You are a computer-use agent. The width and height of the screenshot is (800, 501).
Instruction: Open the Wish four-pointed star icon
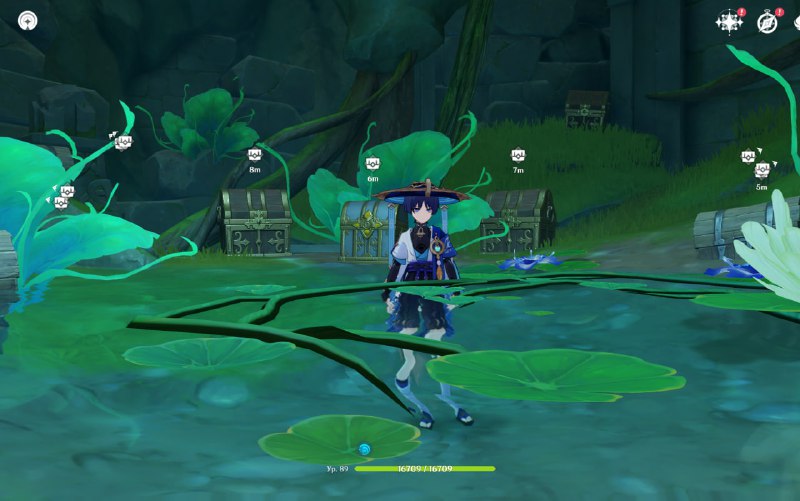[x=729, y=22]
